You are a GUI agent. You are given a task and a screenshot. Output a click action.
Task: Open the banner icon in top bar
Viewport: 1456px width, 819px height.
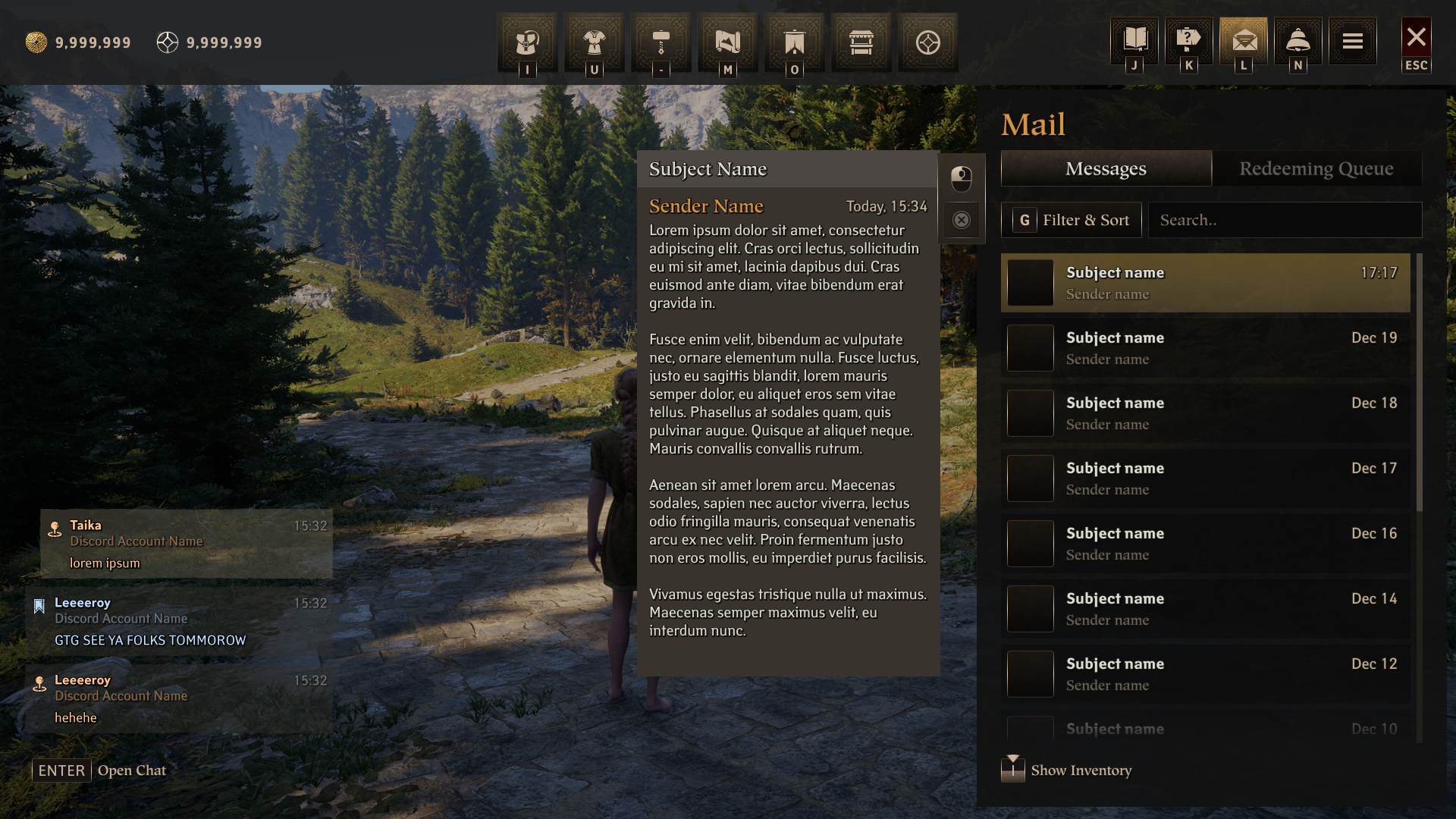point(794,42)
